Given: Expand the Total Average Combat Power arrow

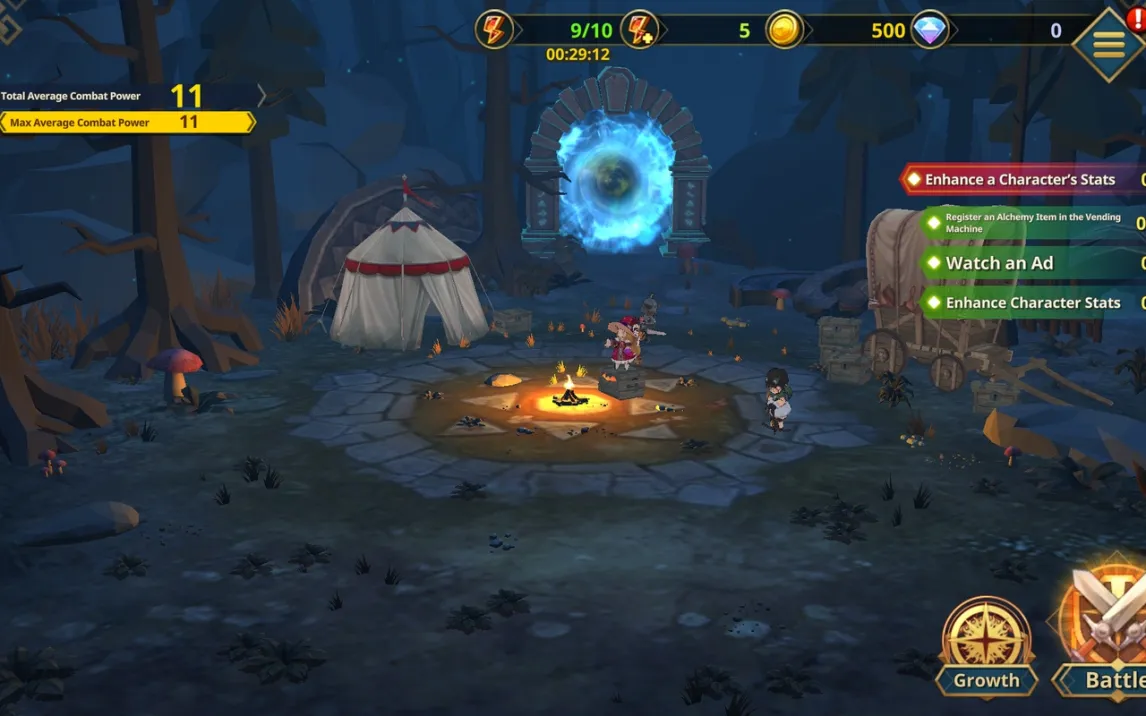Looking at the screenshot, I should pyautogui.click(x=262, y=96).
